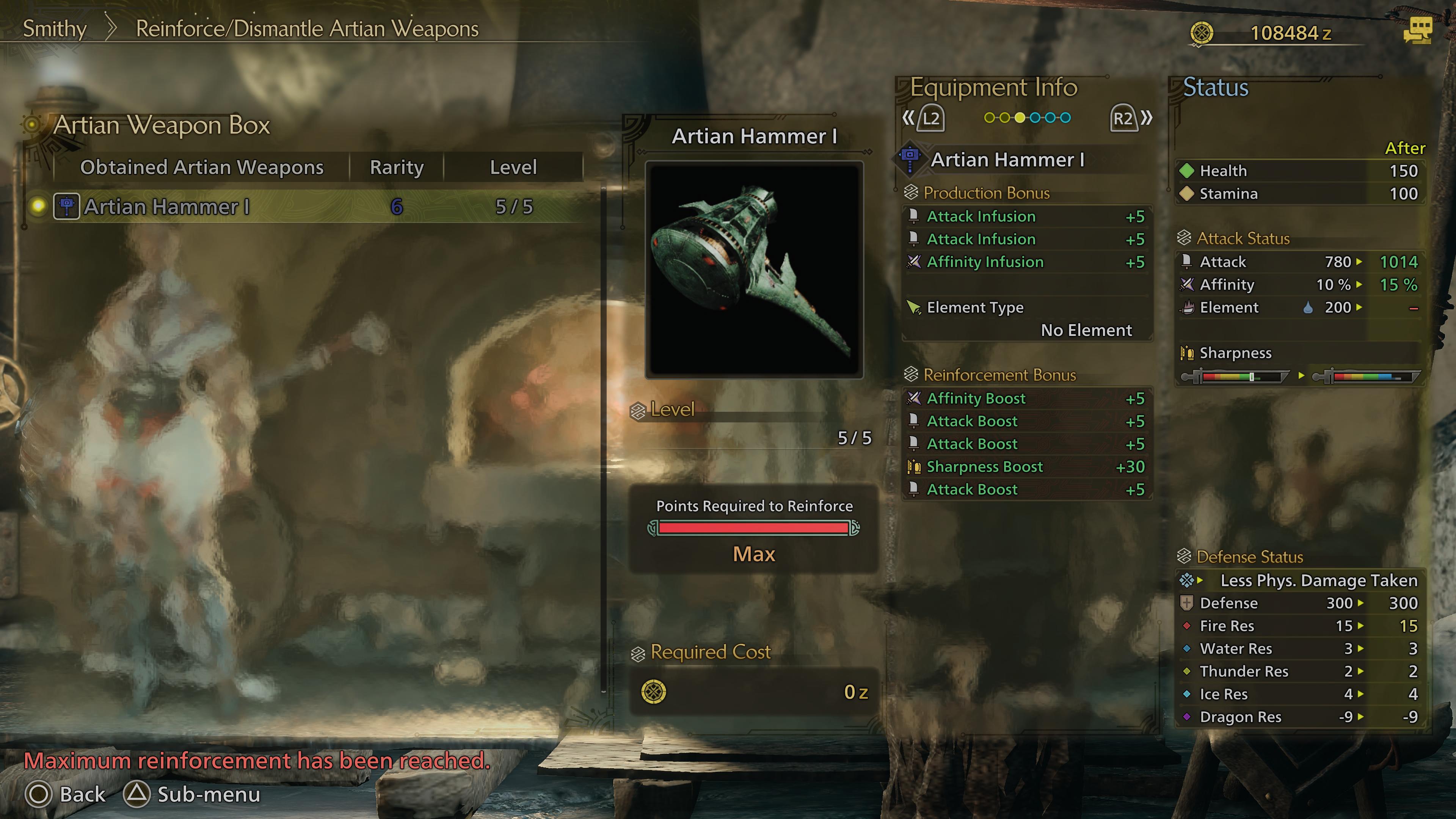
Task: Select the fourth Equipment Info page dot
Action: click(1036, 117)
